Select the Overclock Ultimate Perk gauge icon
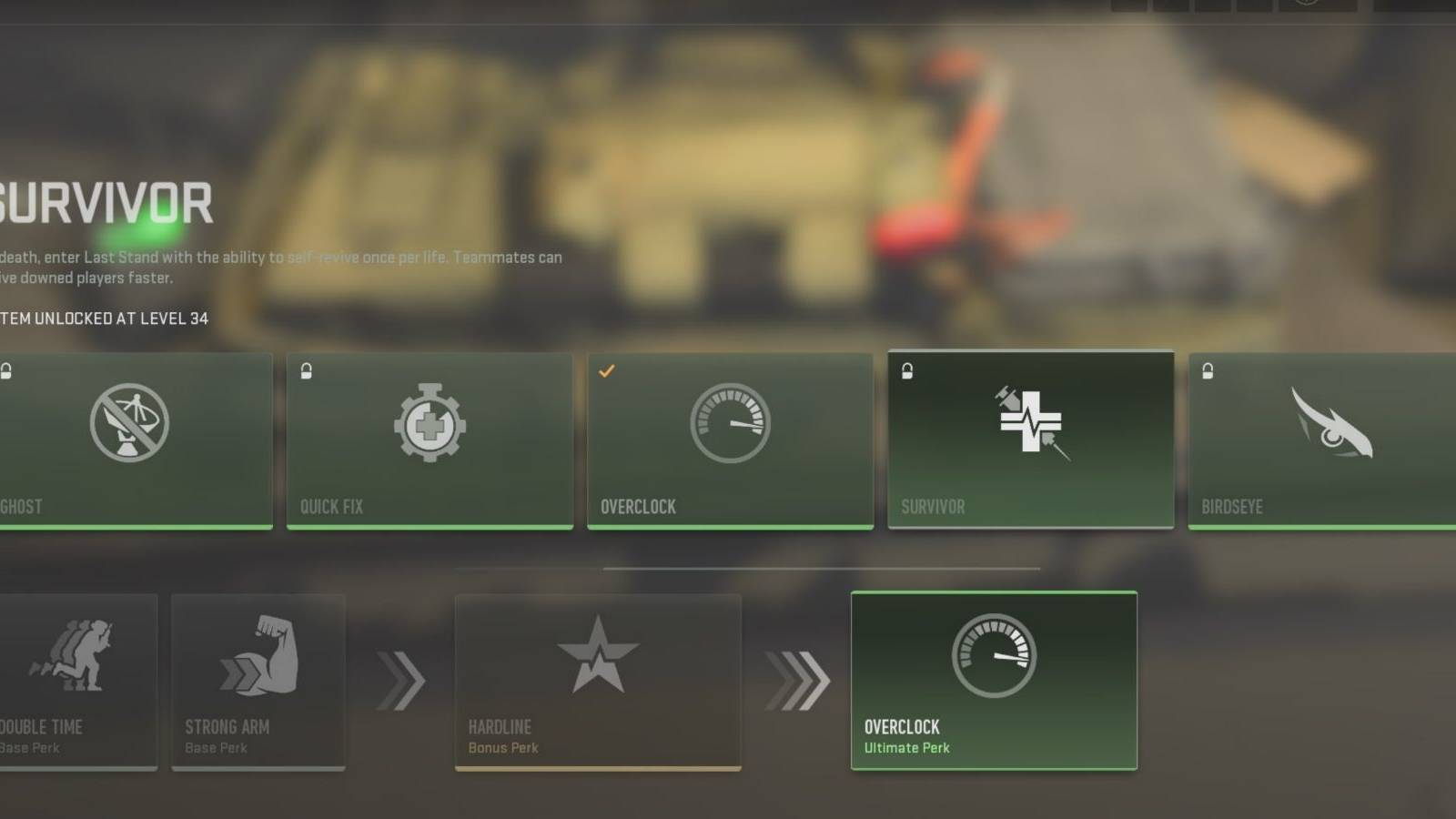 994,657
